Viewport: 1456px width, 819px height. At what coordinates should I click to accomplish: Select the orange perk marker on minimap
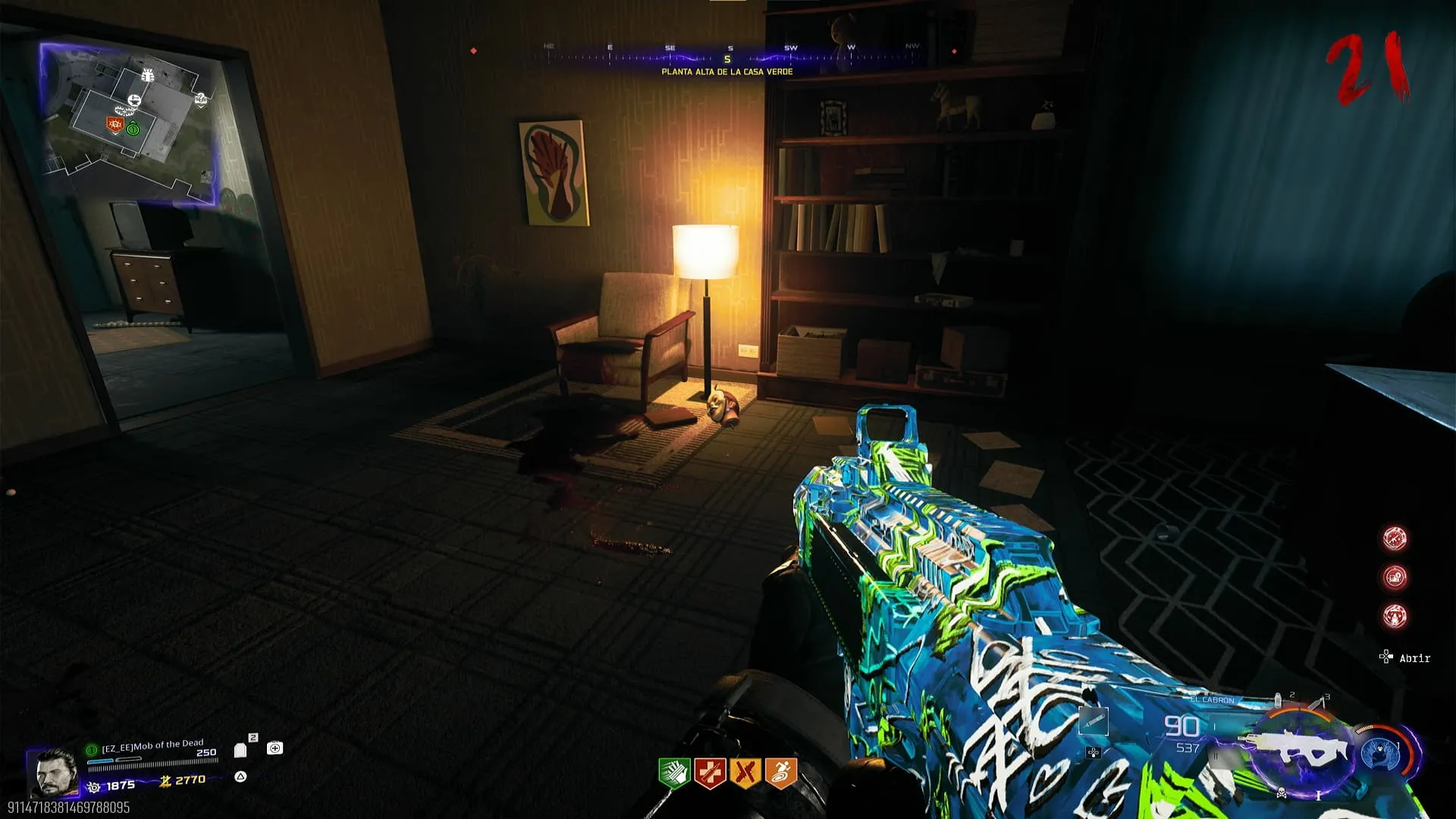click(x=115, y=124)
